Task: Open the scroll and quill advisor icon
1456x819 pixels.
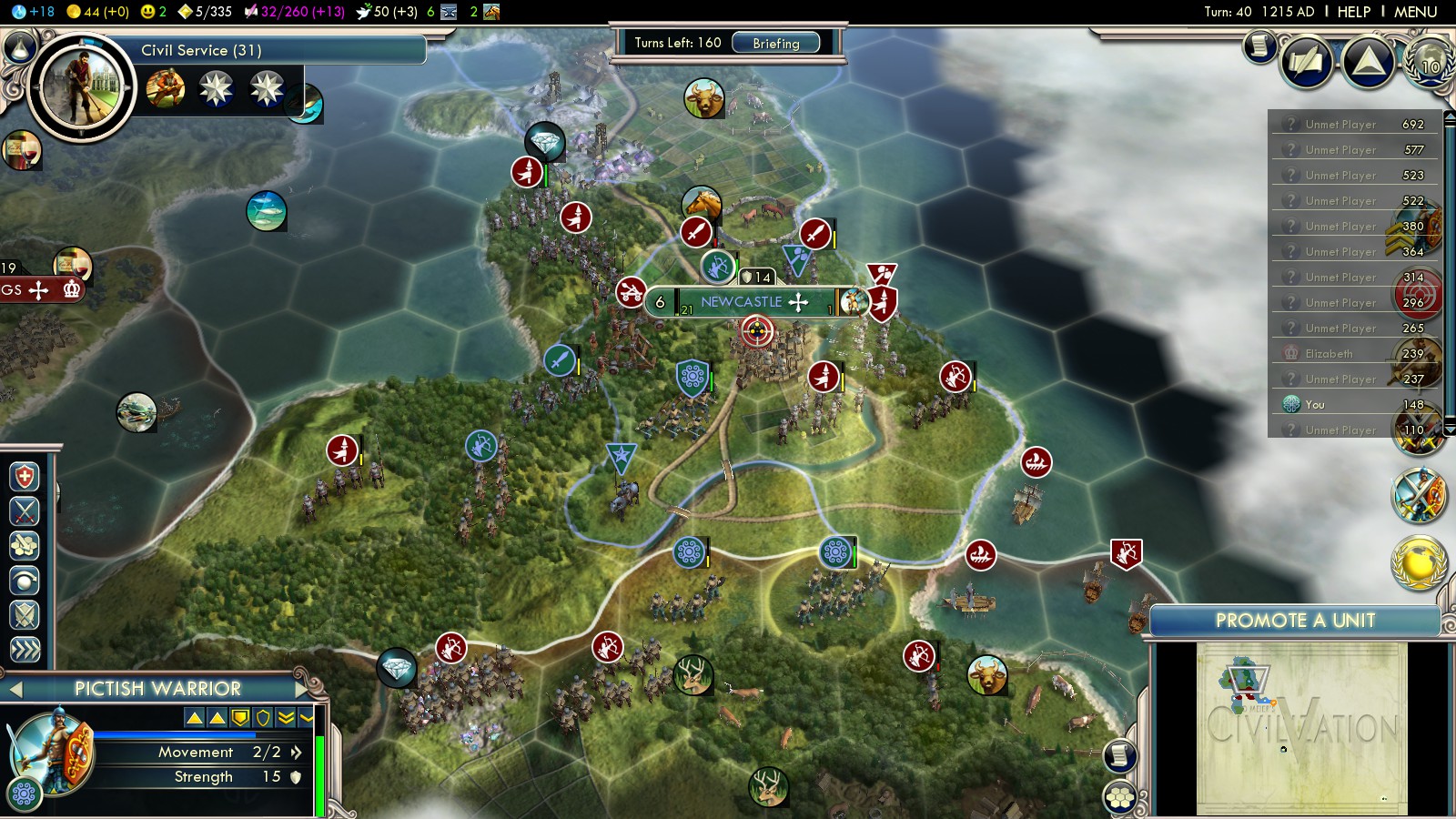Action: pyautogui.click(x=1259, y=45)
